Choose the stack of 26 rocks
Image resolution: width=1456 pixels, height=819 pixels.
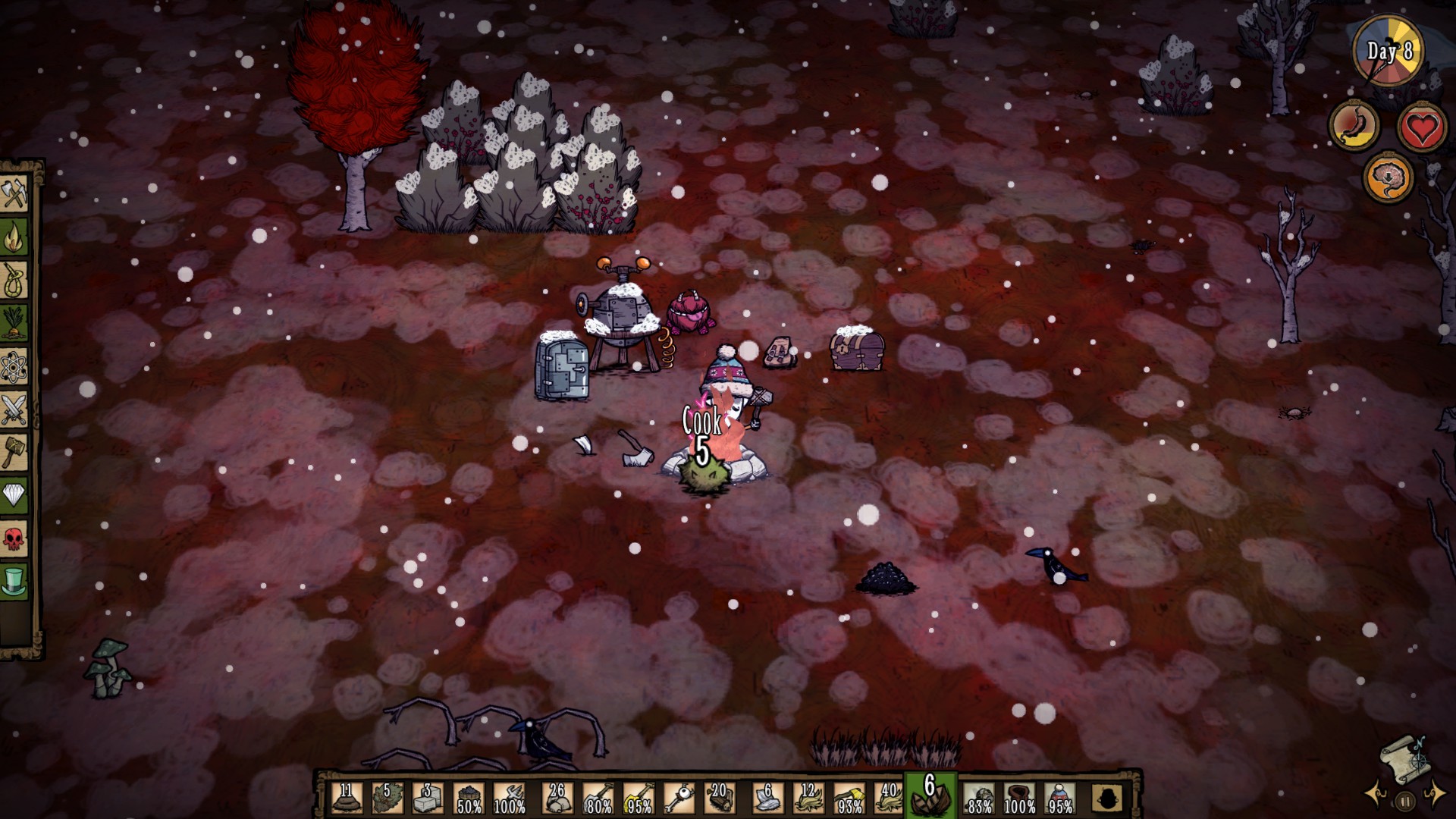[x=558, y=799]
